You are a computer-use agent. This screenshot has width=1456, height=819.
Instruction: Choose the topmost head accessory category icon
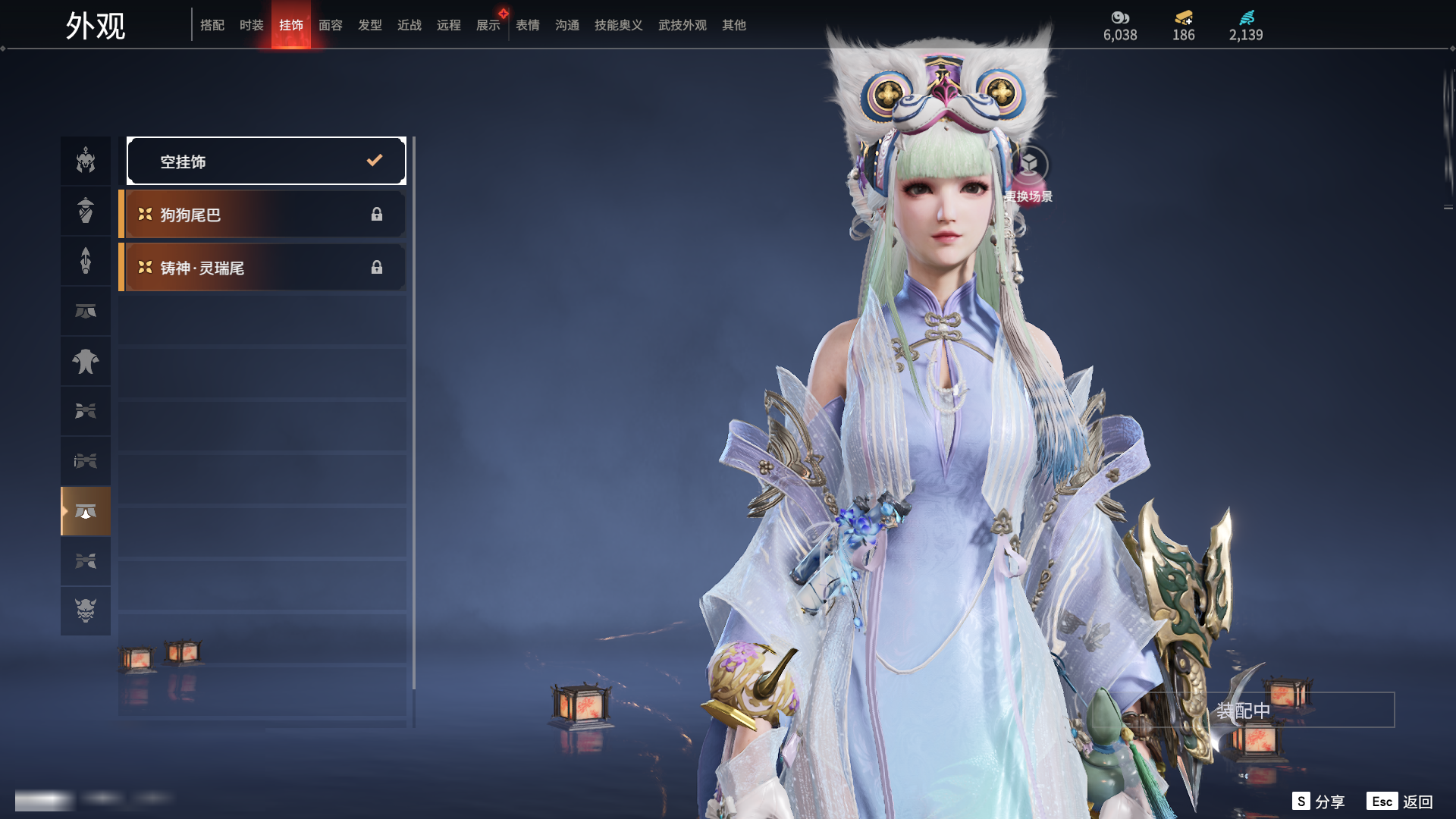pyautogui.click(x=86, y=161)
